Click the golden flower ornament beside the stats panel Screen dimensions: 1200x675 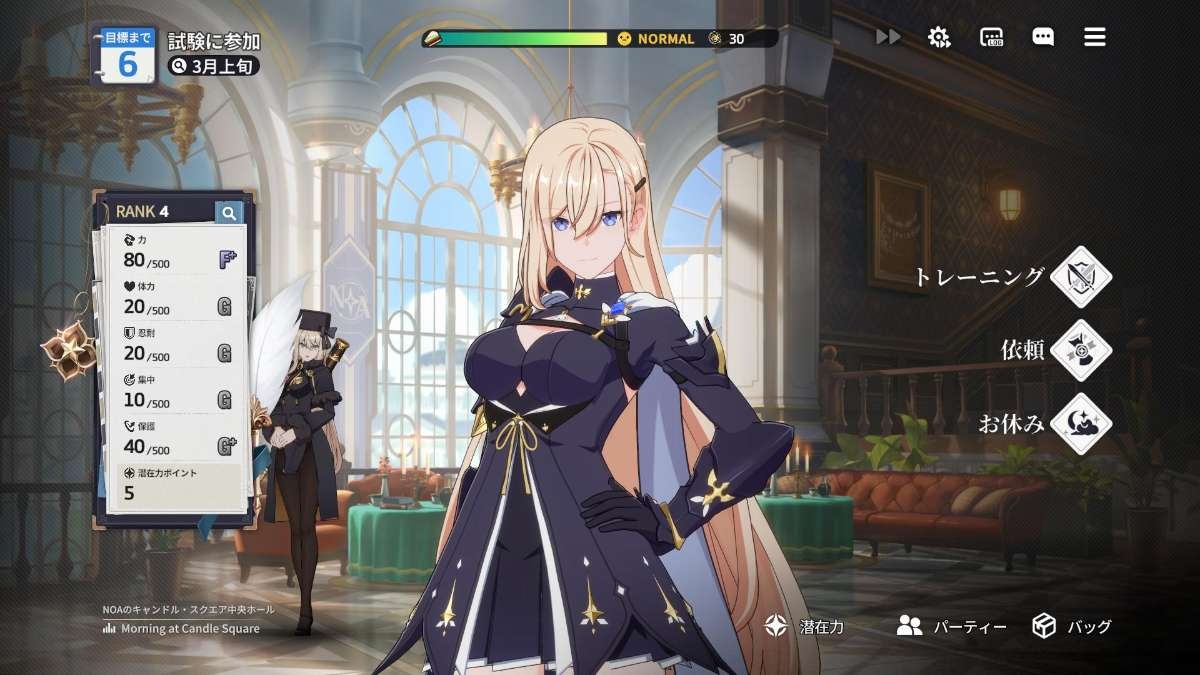click(x=66, y=351)
